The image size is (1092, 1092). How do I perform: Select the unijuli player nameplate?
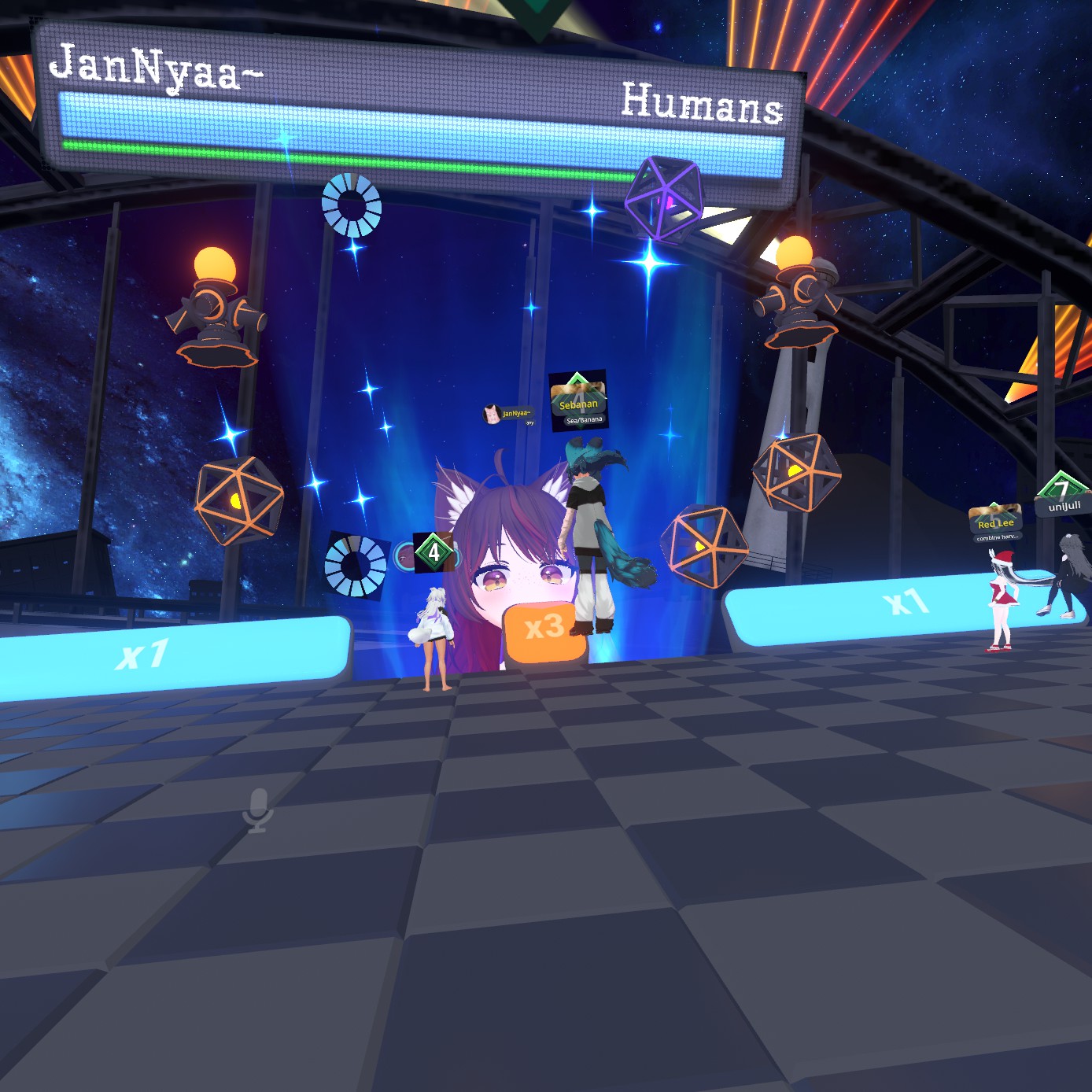1064,506
